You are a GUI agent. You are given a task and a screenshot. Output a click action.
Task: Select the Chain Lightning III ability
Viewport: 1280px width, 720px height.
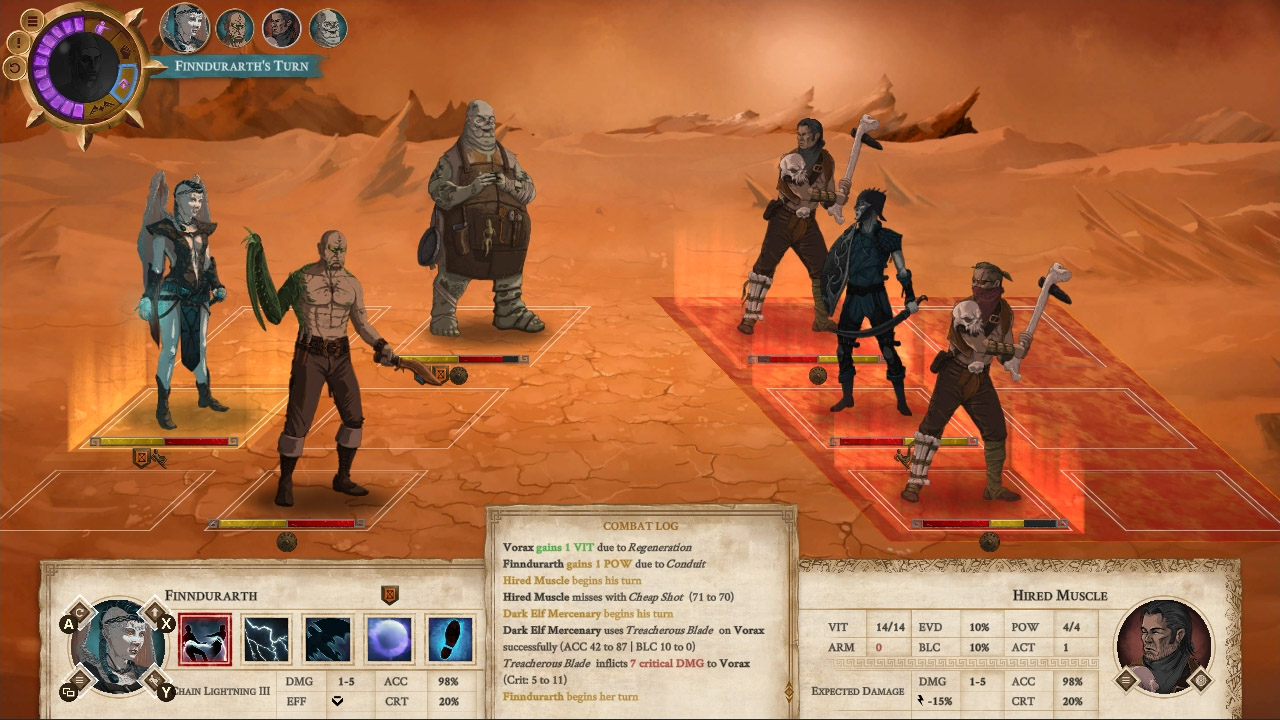[x=205, y=638]
